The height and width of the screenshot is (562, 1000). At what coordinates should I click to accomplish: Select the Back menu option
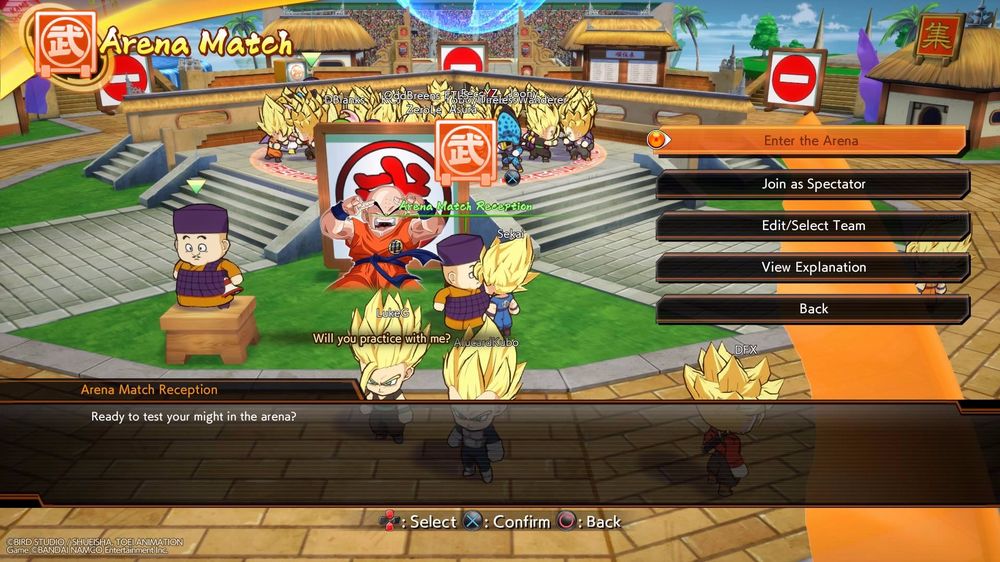point(813,309)
